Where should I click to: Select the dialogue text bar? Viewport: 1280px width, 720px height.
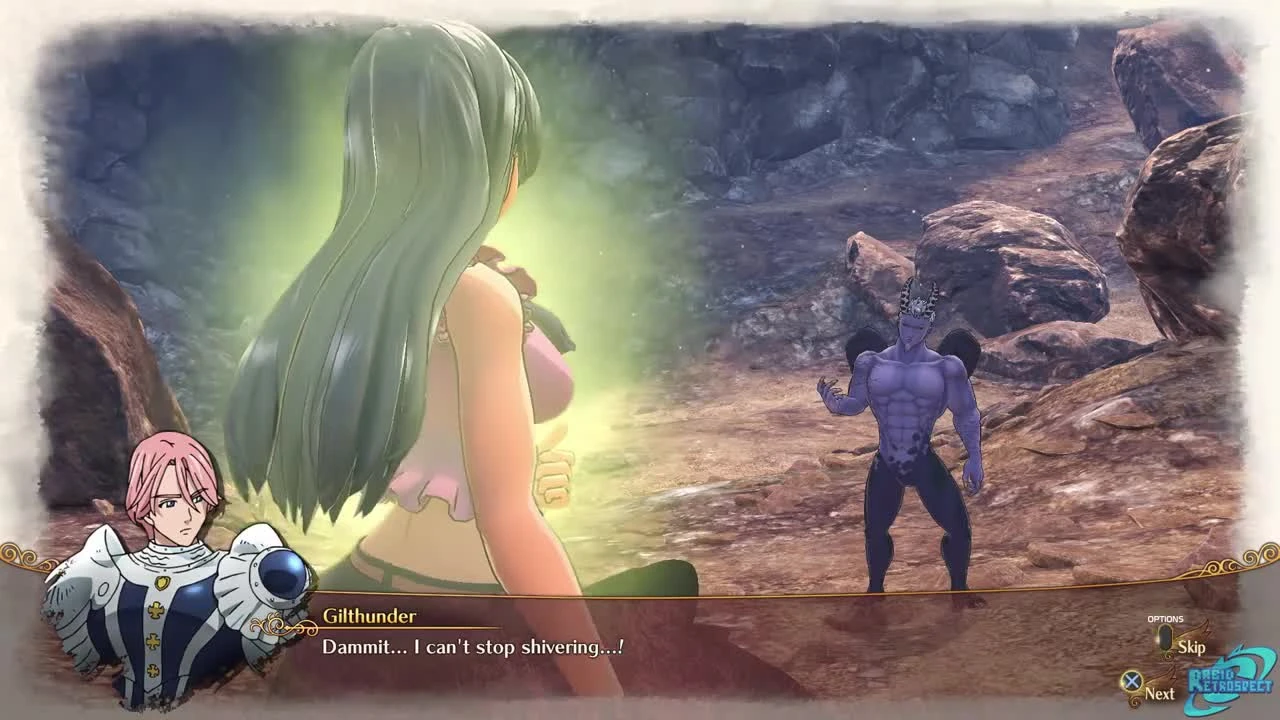[640, 648]
